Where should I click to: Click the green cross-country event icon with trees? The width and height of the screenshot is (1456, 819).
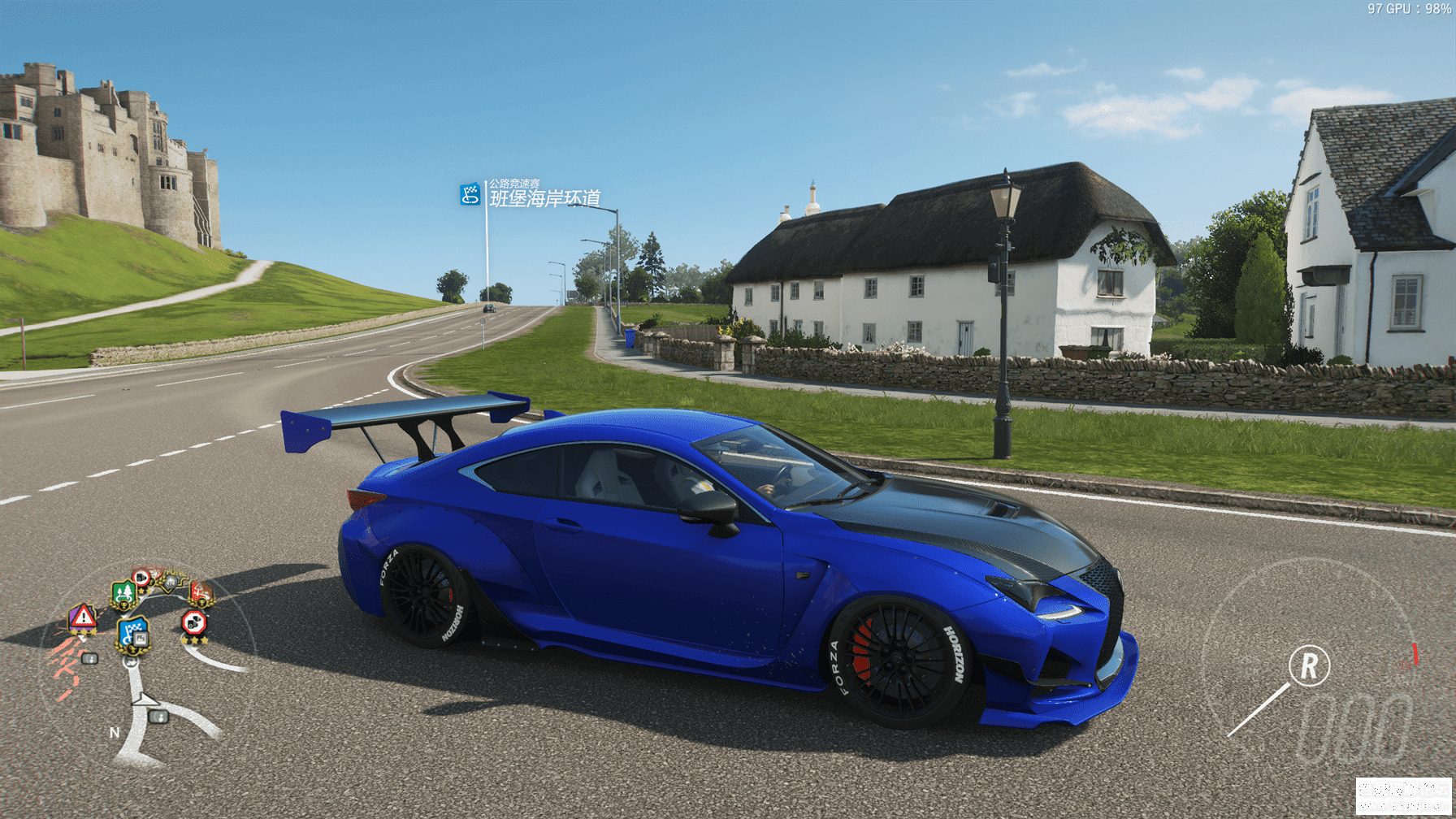pos(123,594)
